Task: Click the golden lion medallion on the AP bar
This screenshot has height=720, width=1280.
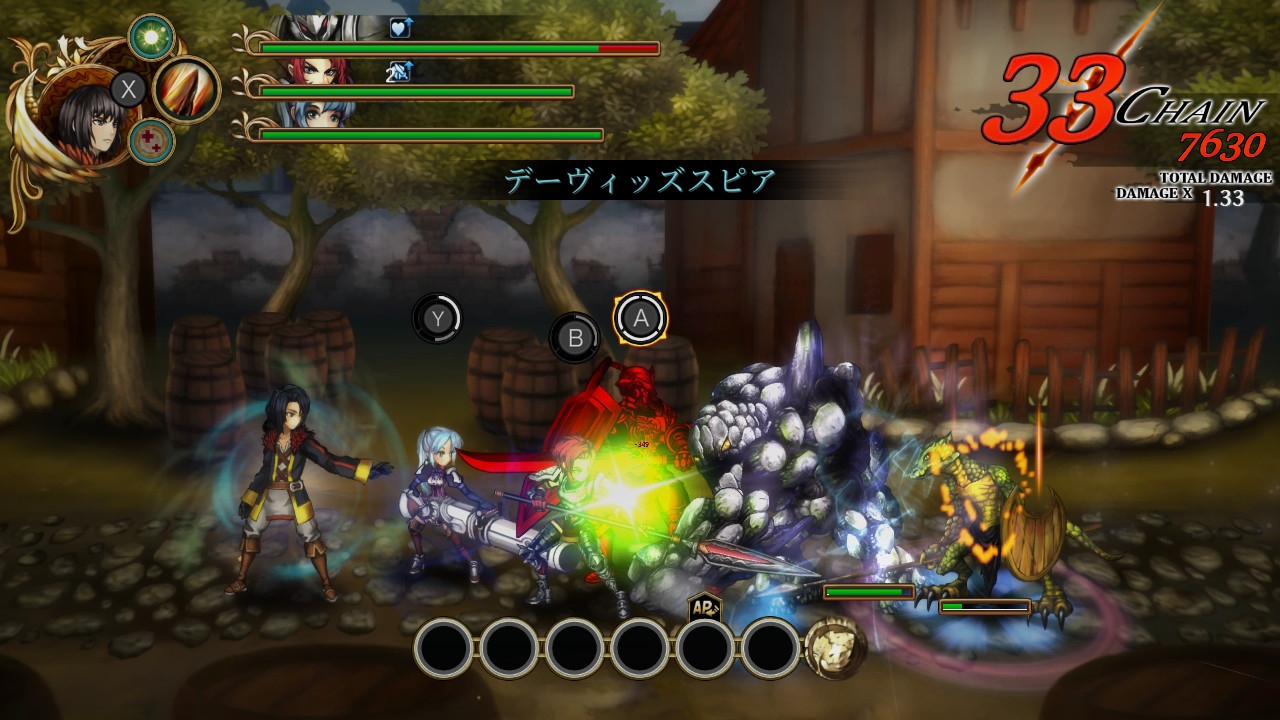Action: (x=836, y=648)
